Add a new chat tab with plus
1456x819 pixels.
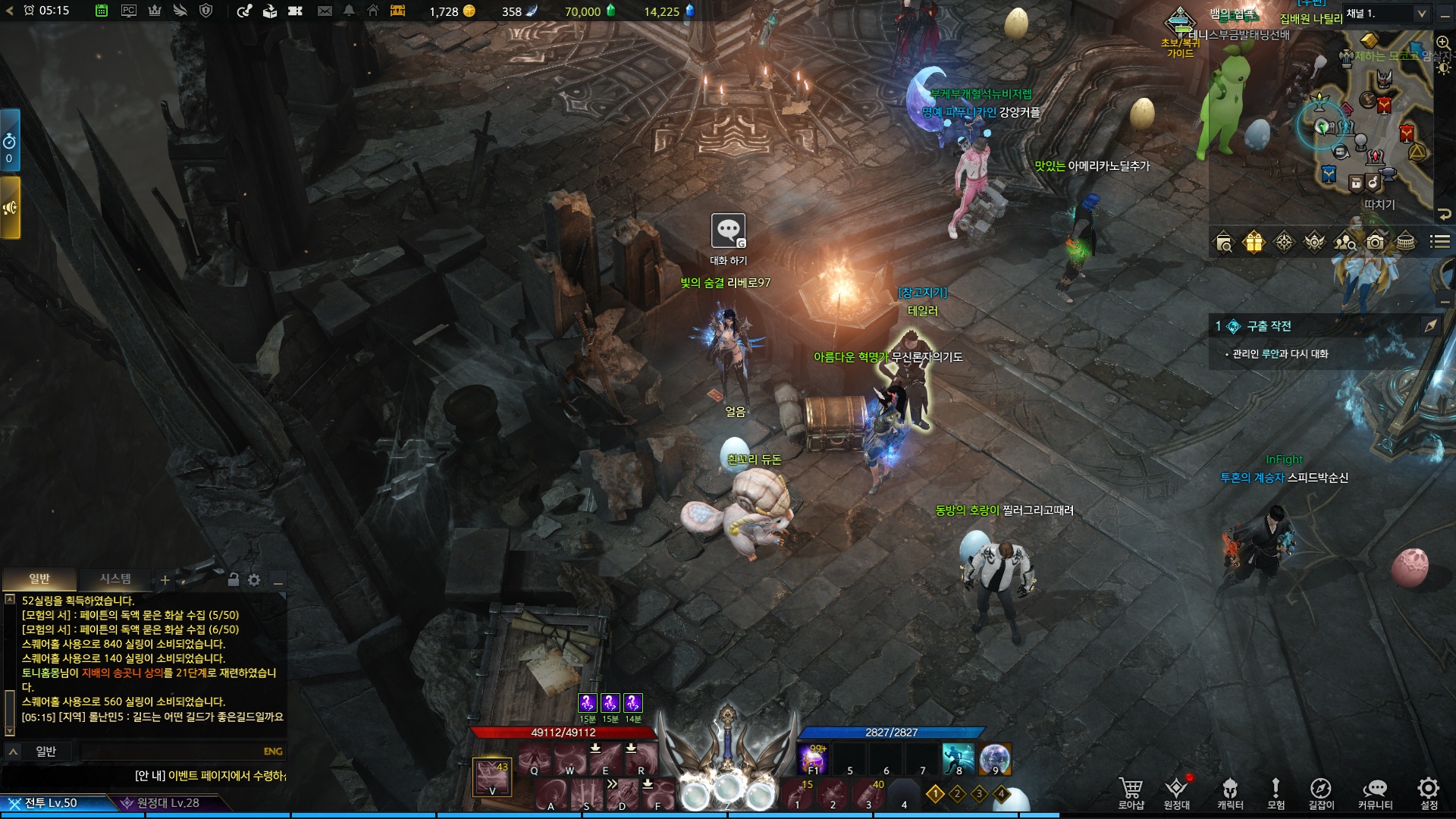pyautogui.click(x=165, y=581)
